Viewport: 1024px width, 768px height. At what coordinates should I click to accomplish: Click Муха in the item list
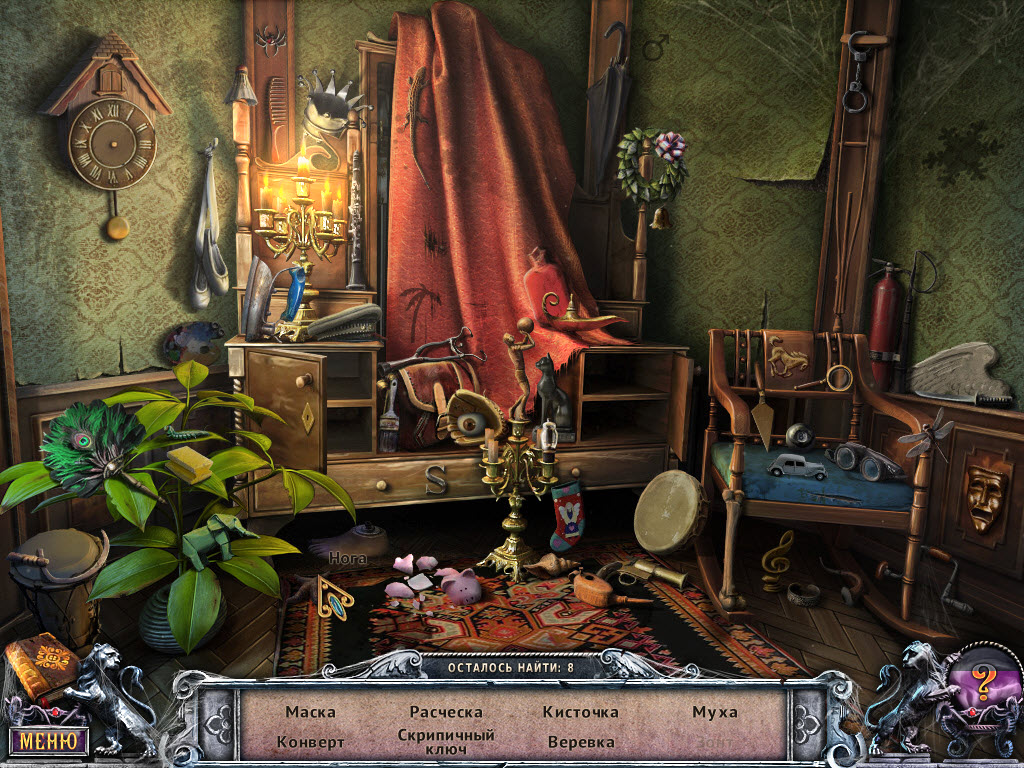715,712
